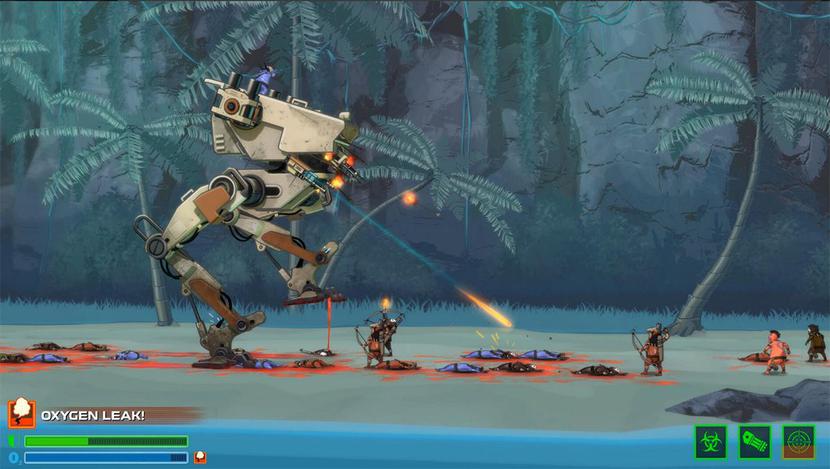Screen dimensions: 830x469
Task: Click the Oxygen Leak alert icon
Action: pyautogui.click(x=21, y=414)
